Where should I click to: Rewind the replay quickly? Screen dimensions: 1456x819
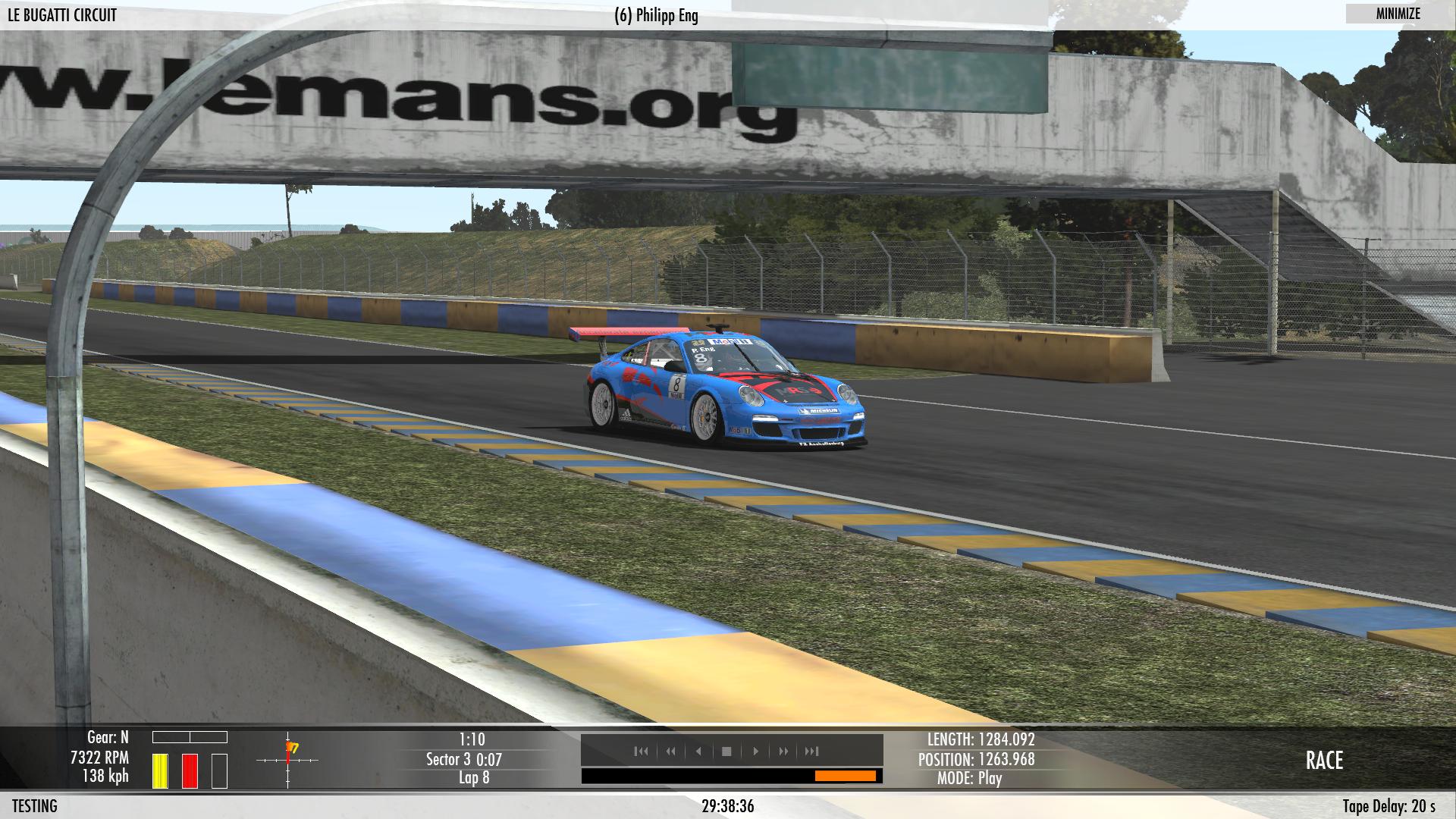point(670,751)
